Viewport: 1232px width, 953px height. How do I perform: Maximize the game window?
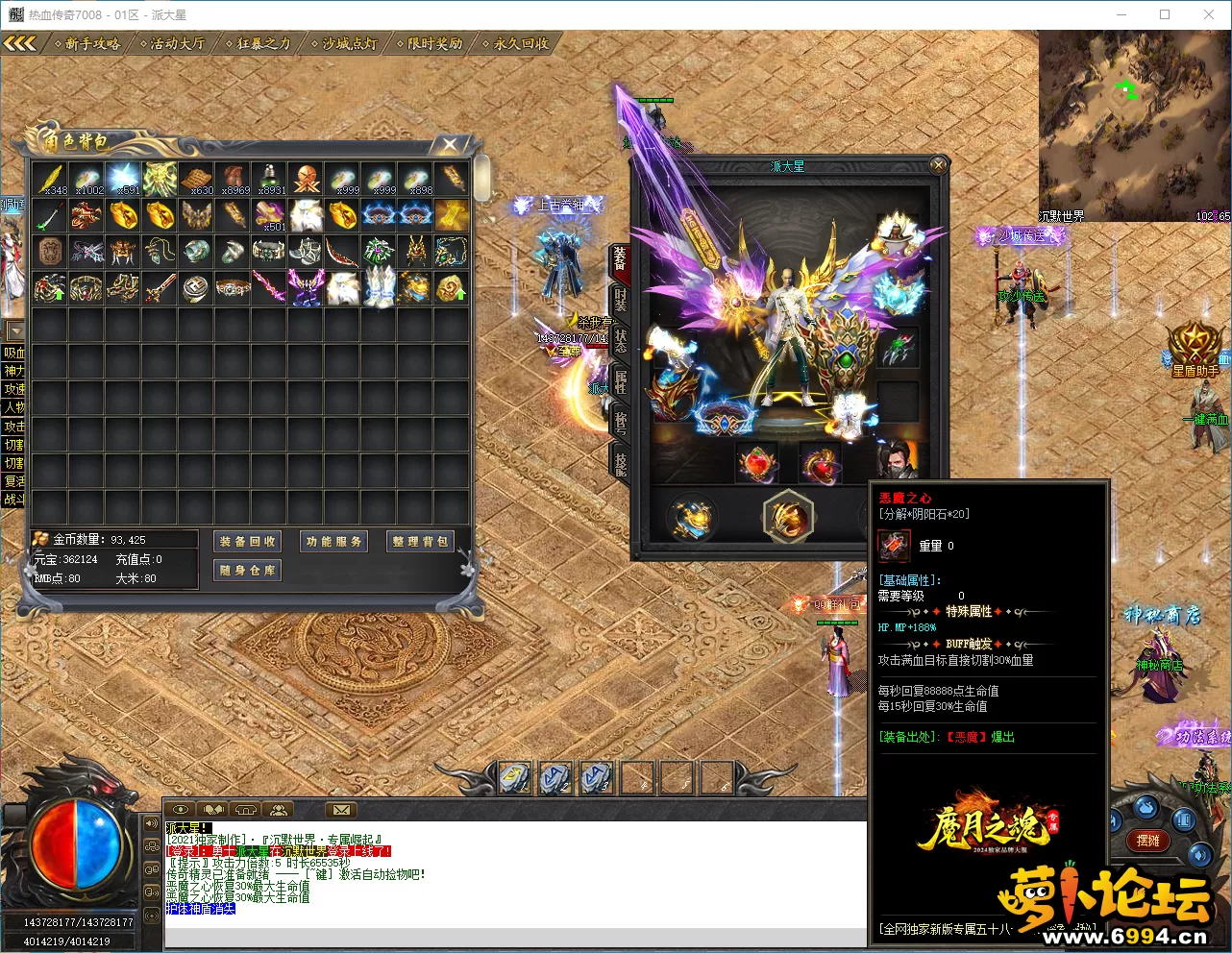click(1165, 14)
